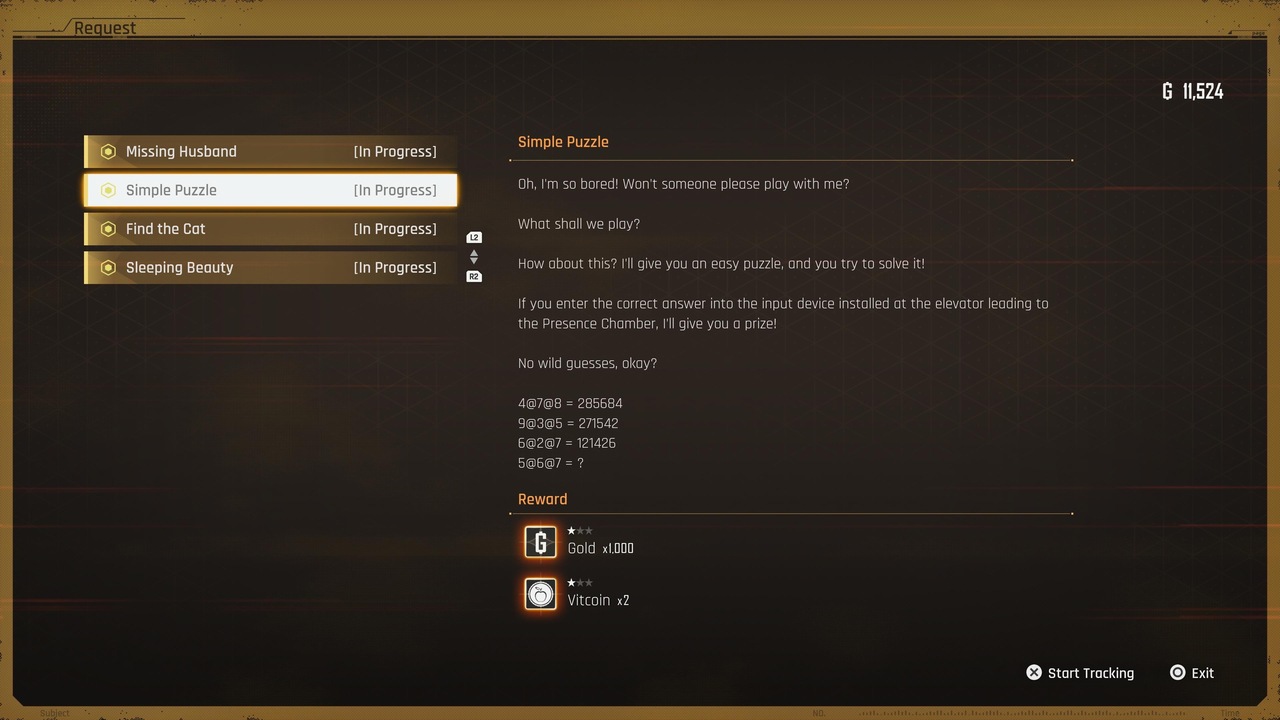
Task: Click the Vitcoin reward coin icon
Action: click(x=540, y=594)
